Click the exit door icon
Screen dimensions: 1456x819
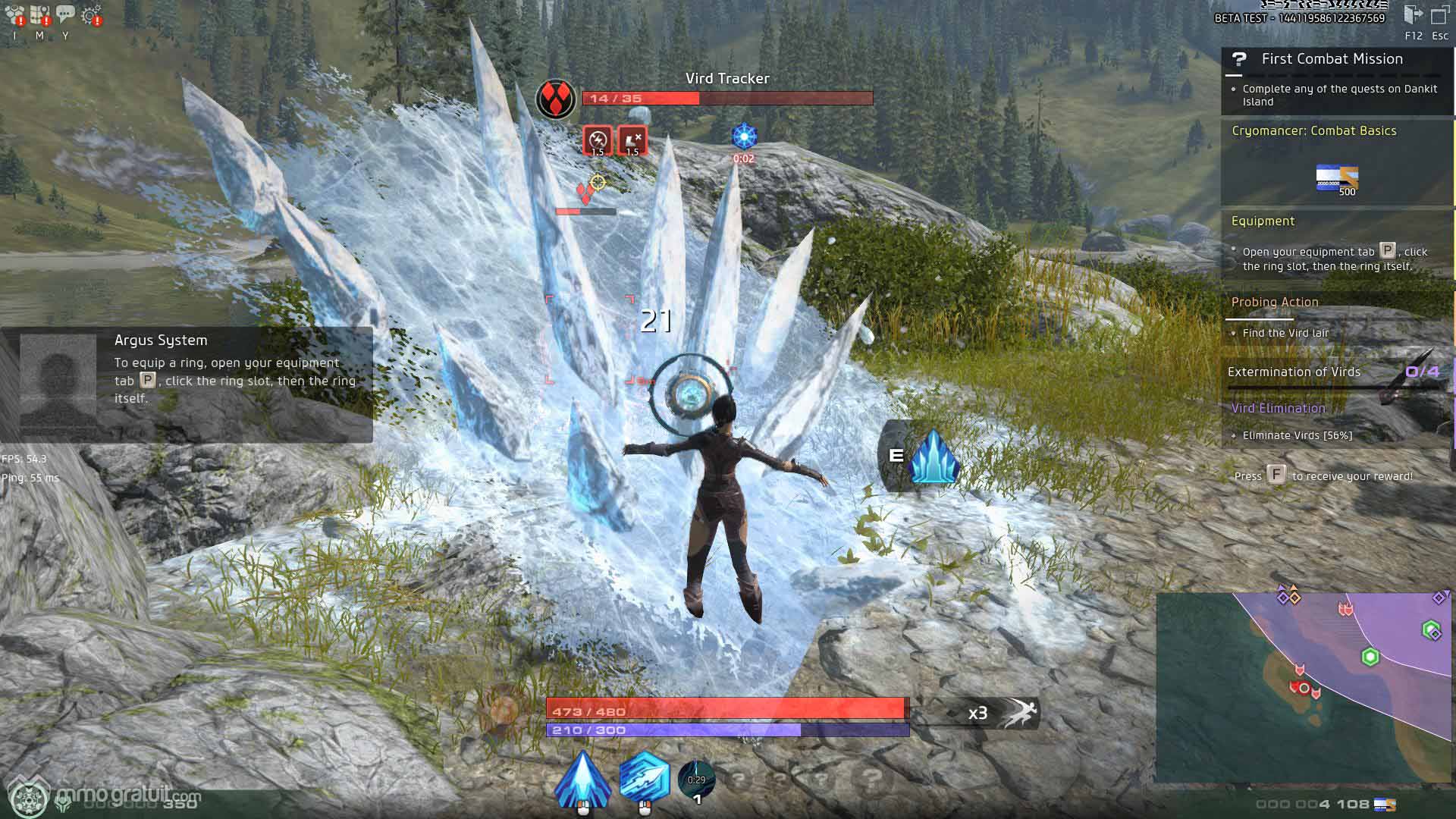pyautogui.click(x=1413, y=15)
